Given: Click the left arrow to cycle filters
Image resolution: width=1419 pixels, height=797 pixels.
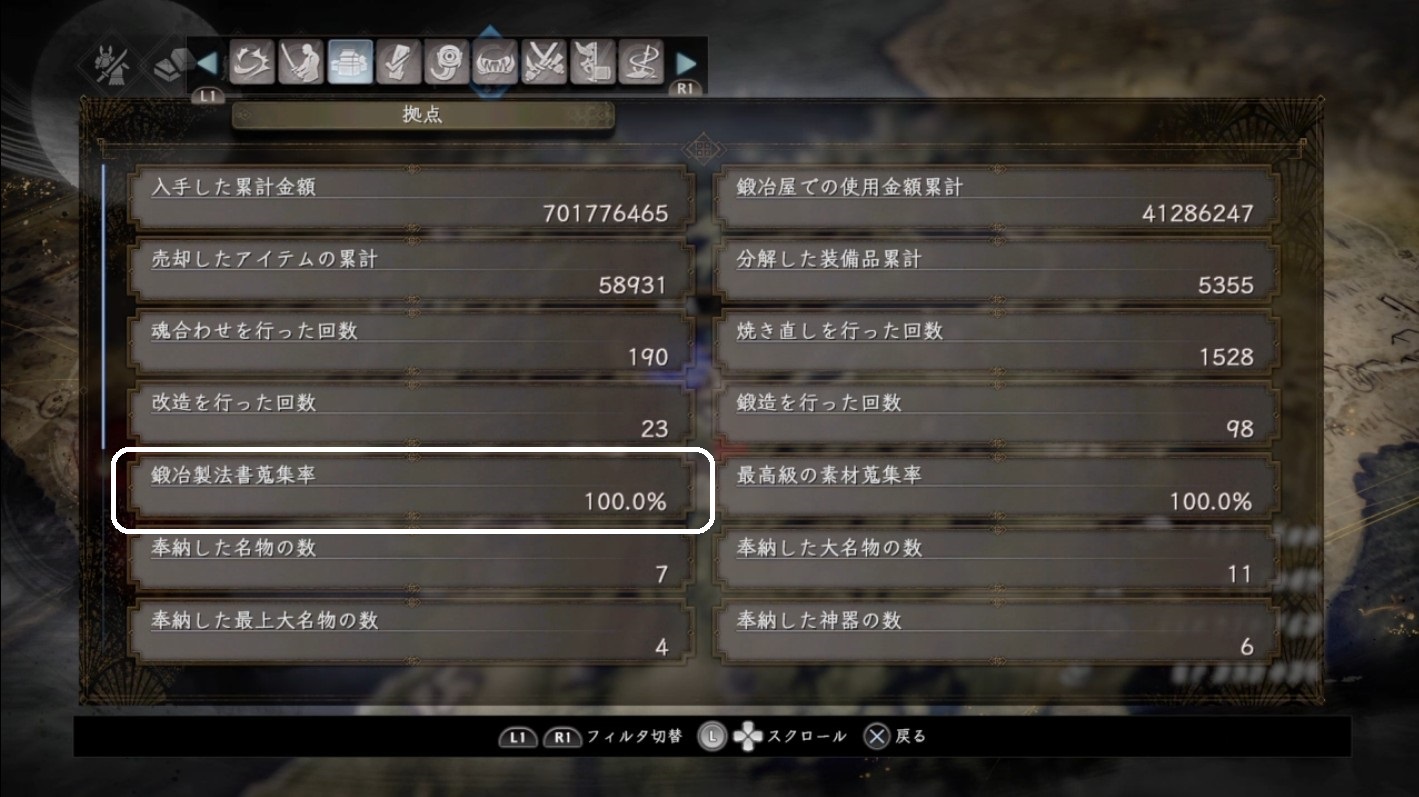Looking at the screenshot, I should 207,63.
